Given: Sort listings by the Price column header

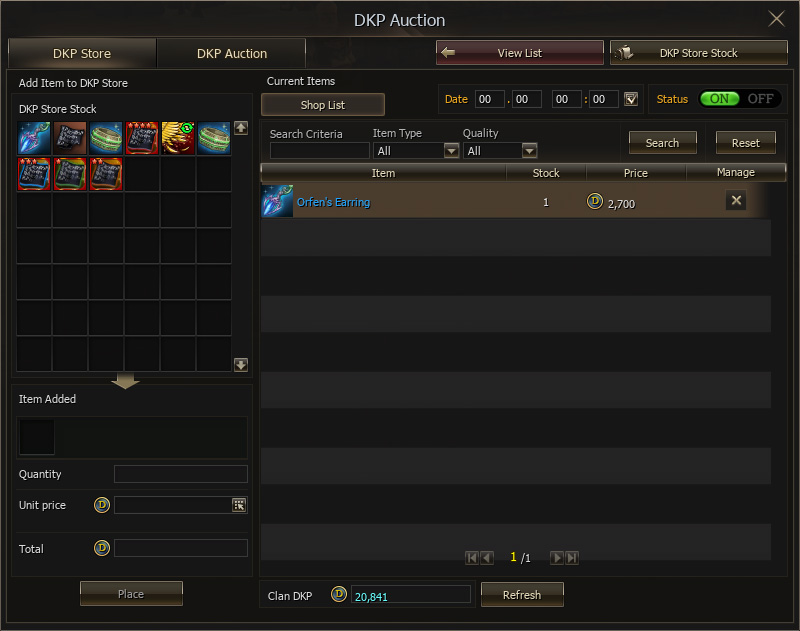Looking at the screenshot, I should click(x=635, y=173).
